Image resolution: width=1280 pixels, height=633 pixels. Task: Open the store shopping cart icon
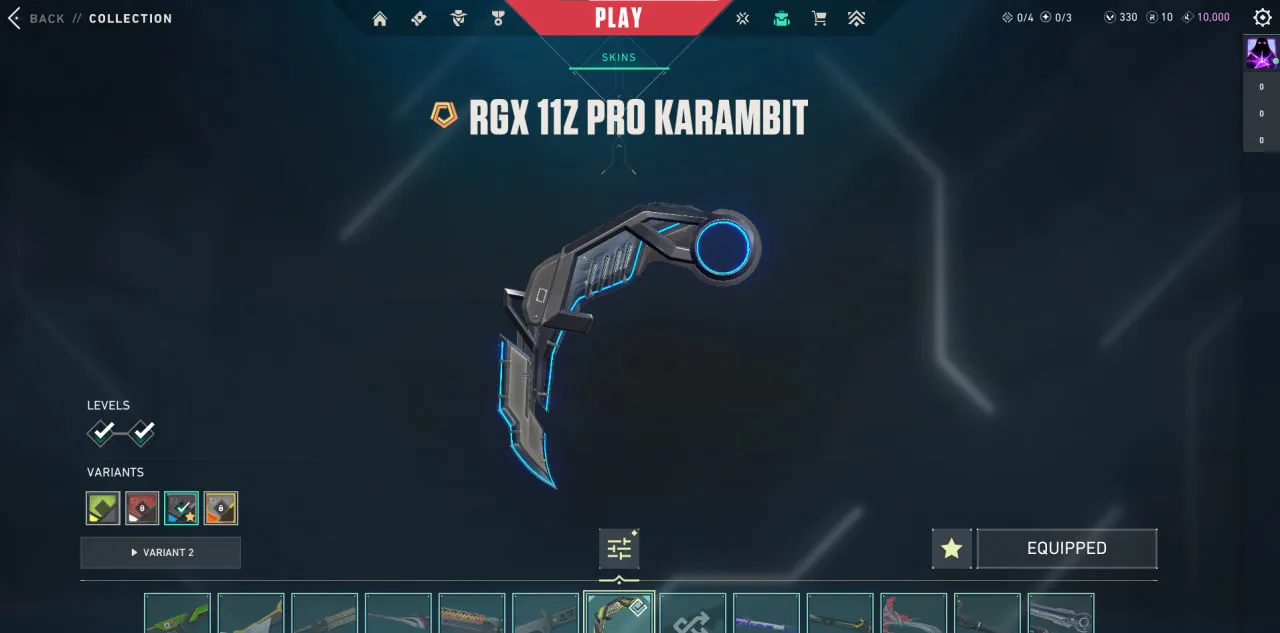[819, 18]
